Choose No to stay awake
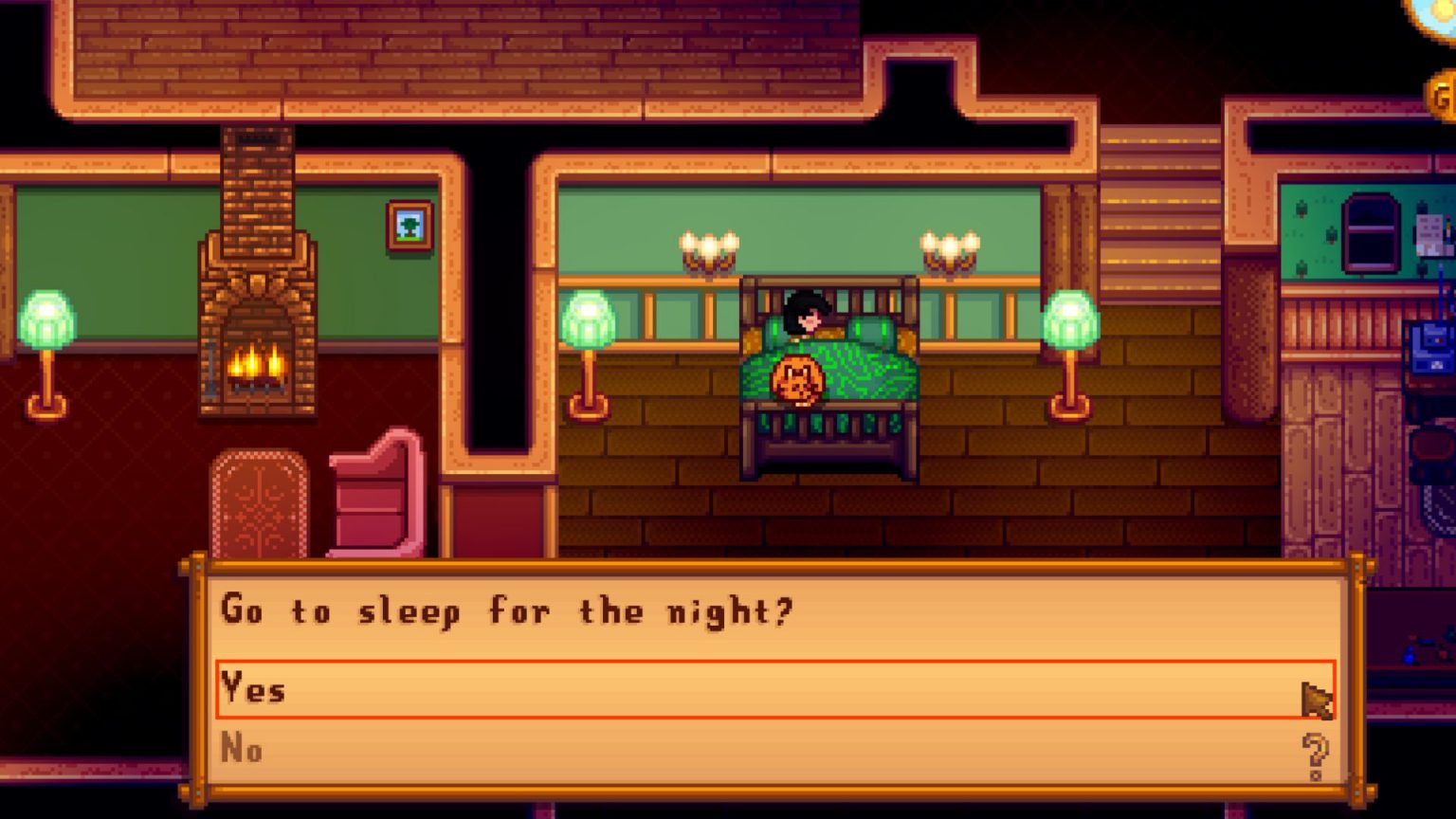This screenshot has width=1456, height=819. [245, 750]
